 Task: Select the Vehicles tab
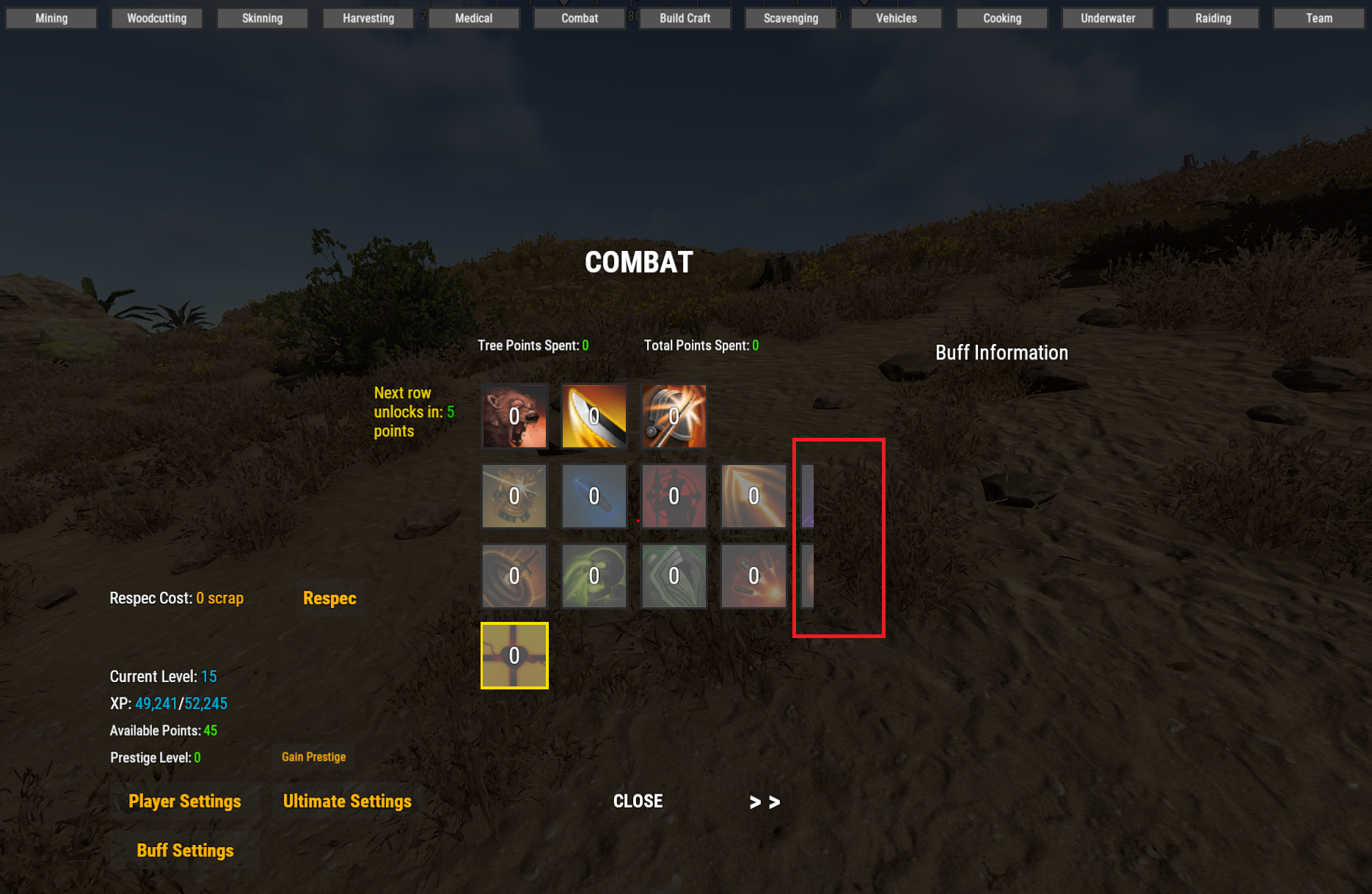pos(896,18)
